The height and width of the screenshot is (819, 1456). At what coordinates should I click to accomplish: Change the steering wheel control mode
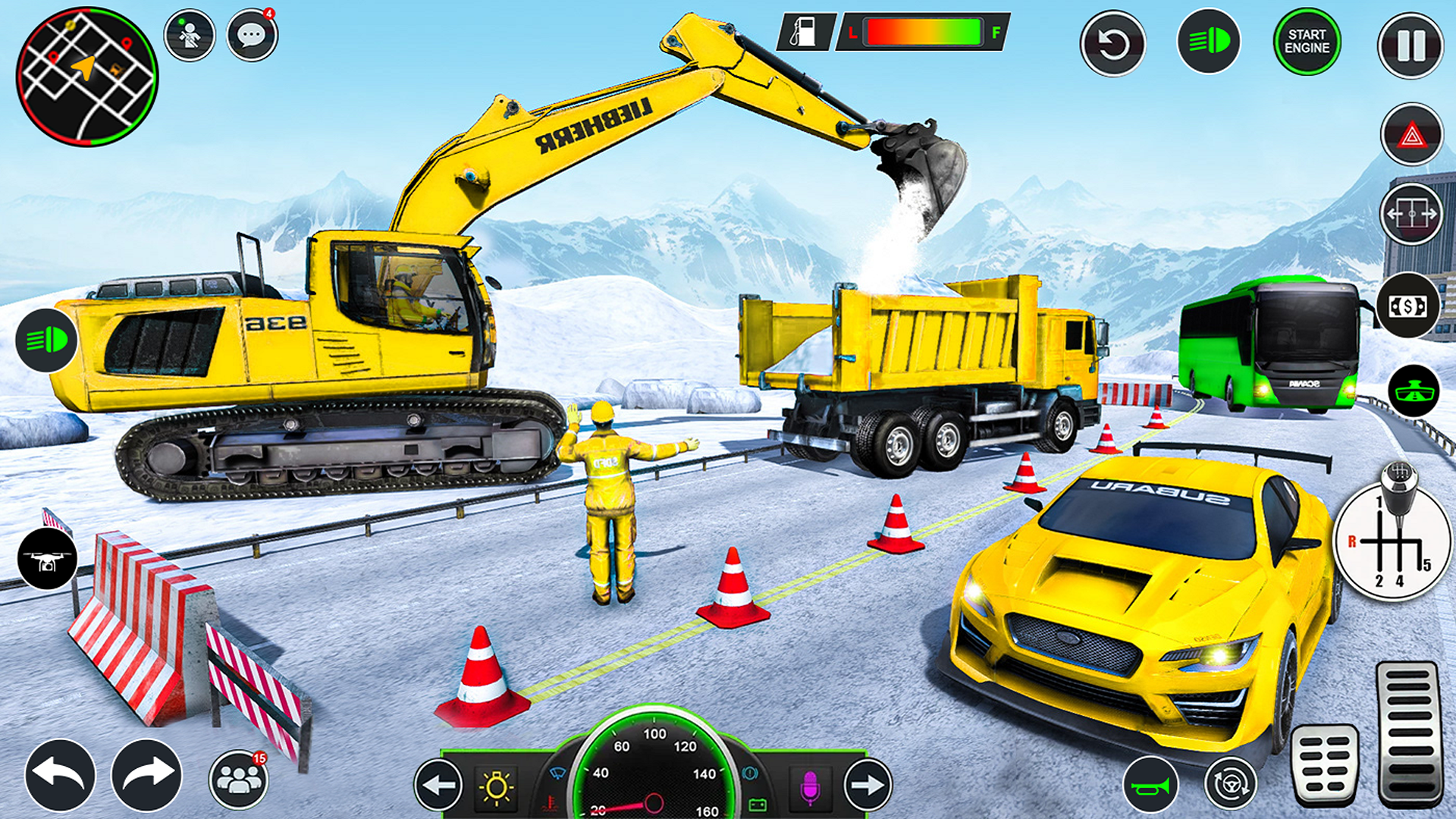[1230, 784]
